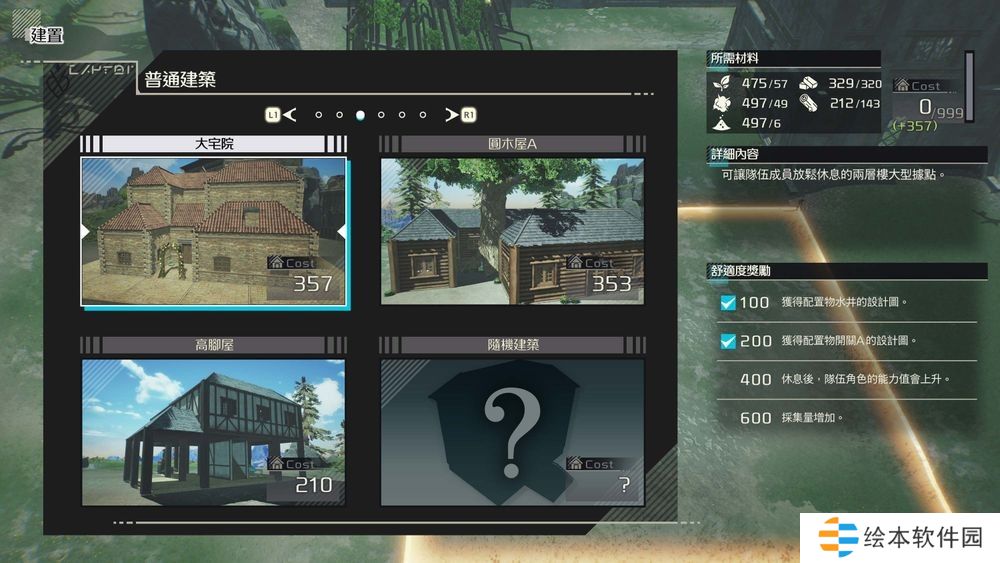
Task: Toggle the 200 comfort reward checkbox
Action: point(728,341)
